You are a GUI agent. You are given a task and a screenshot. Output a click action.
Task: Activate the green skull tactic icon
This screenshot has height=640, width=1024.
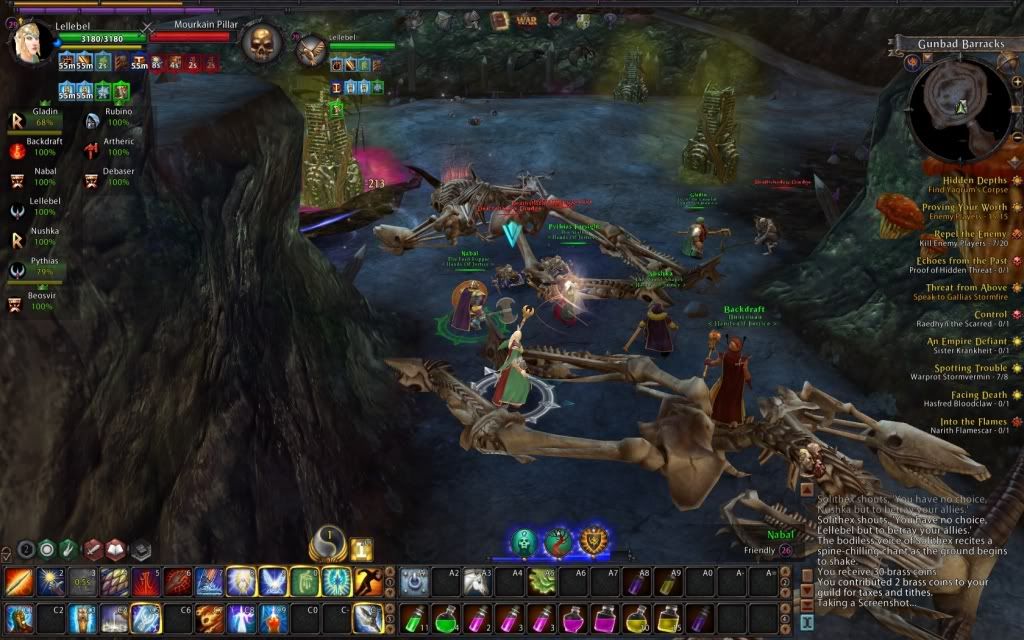coord(525,542)
